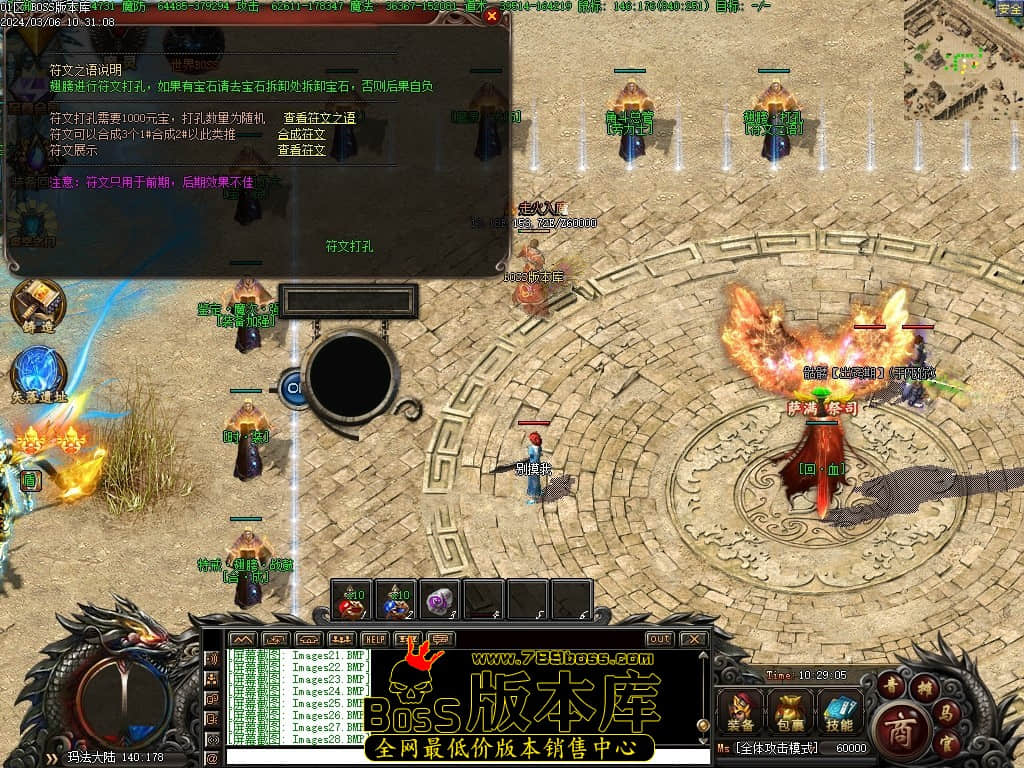Use the red potion hotbar slot
The width and height of the screenshot is (1024, 768).
pos(352,601)
